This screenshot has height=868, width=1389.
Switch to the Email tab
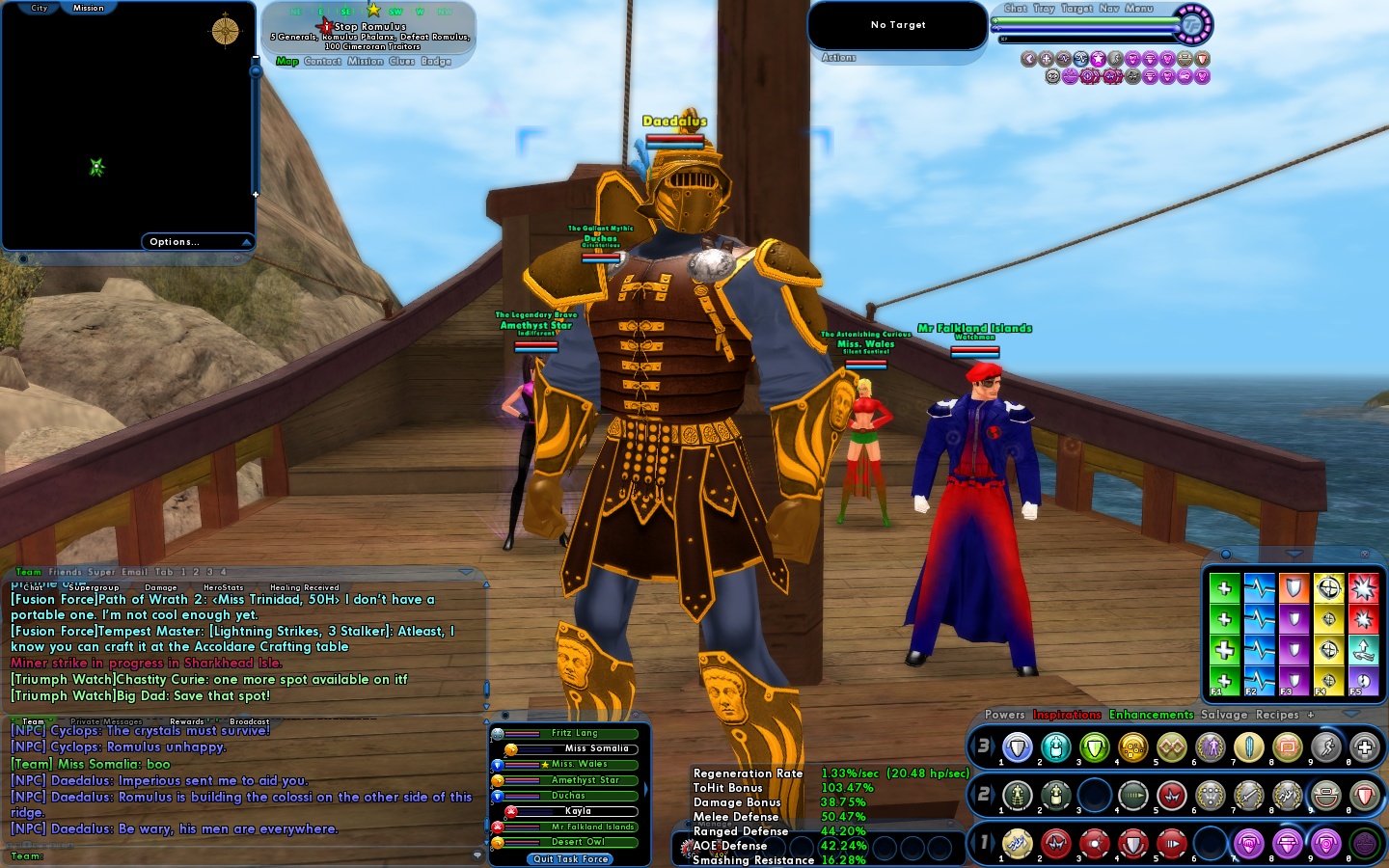click(134, 572)
